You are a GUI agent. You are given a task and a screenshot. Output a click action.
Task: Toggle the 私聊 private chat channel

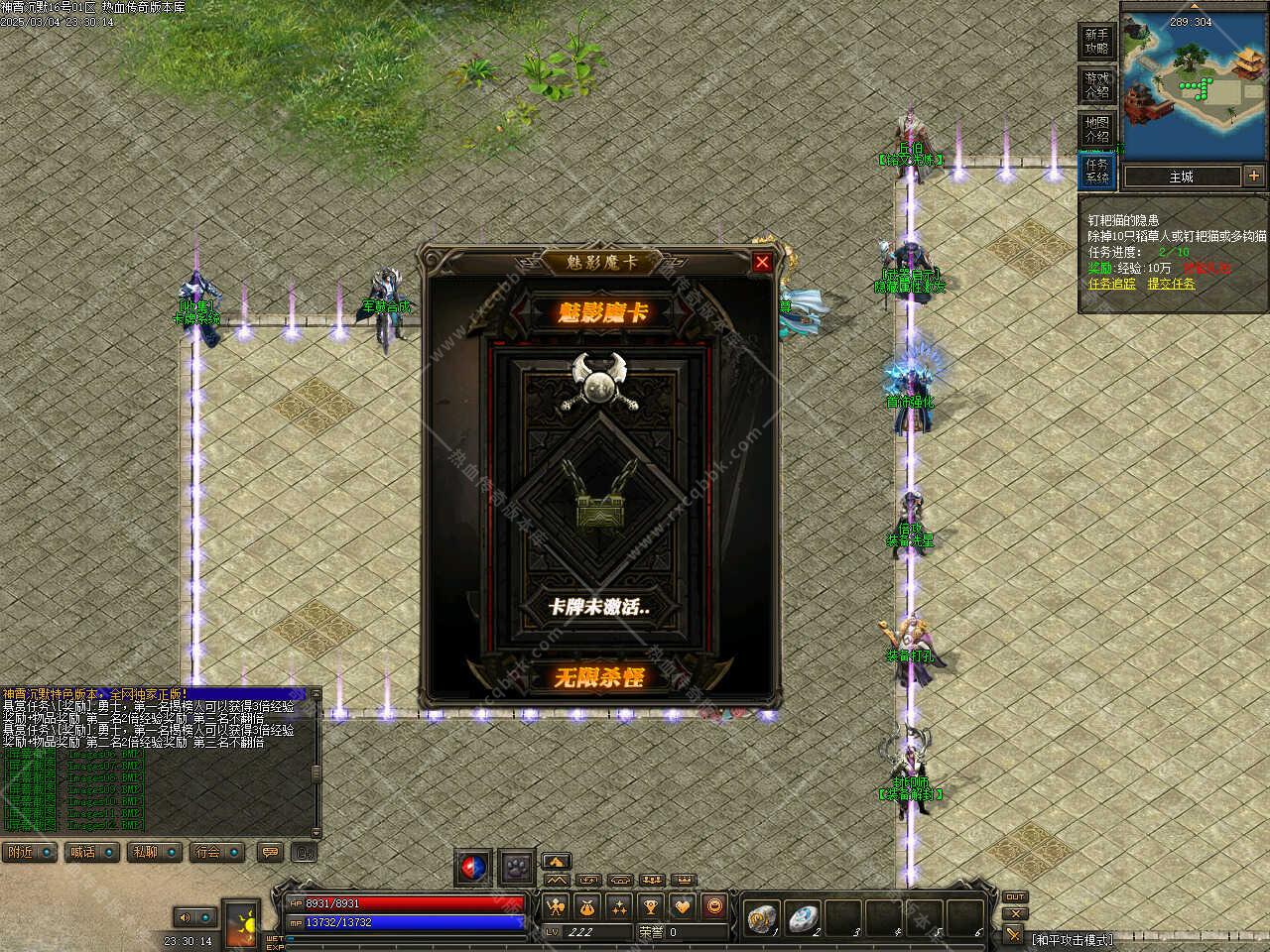149,852
